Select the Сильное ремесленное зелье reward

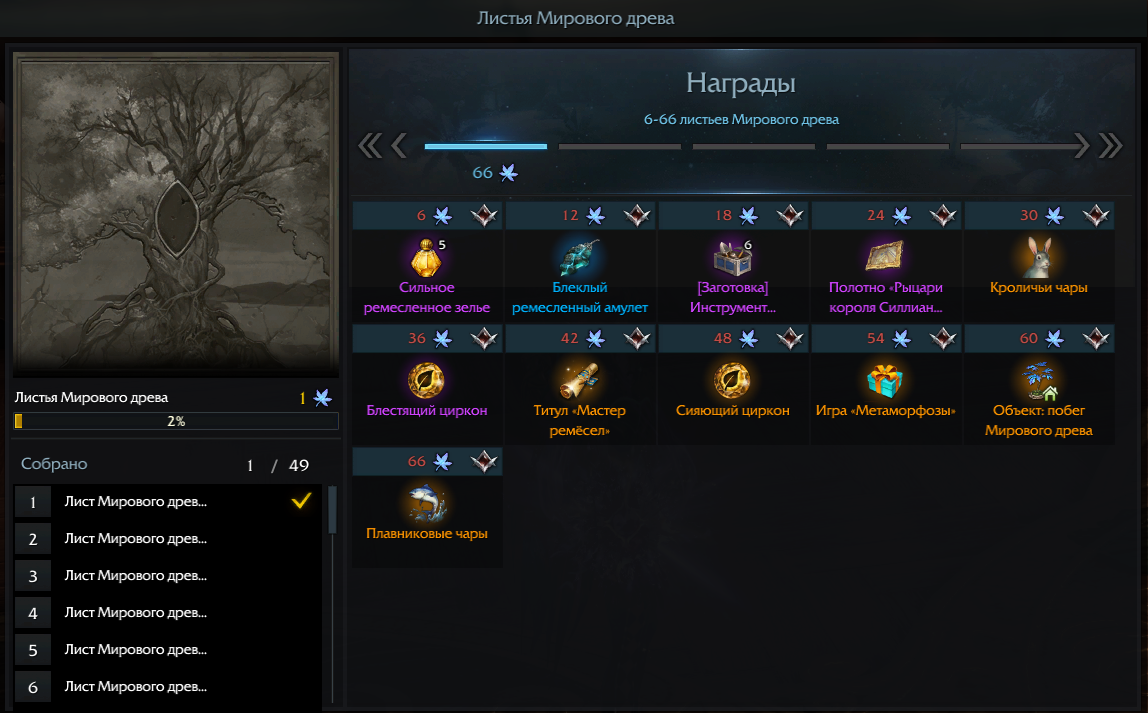(427, 257)
